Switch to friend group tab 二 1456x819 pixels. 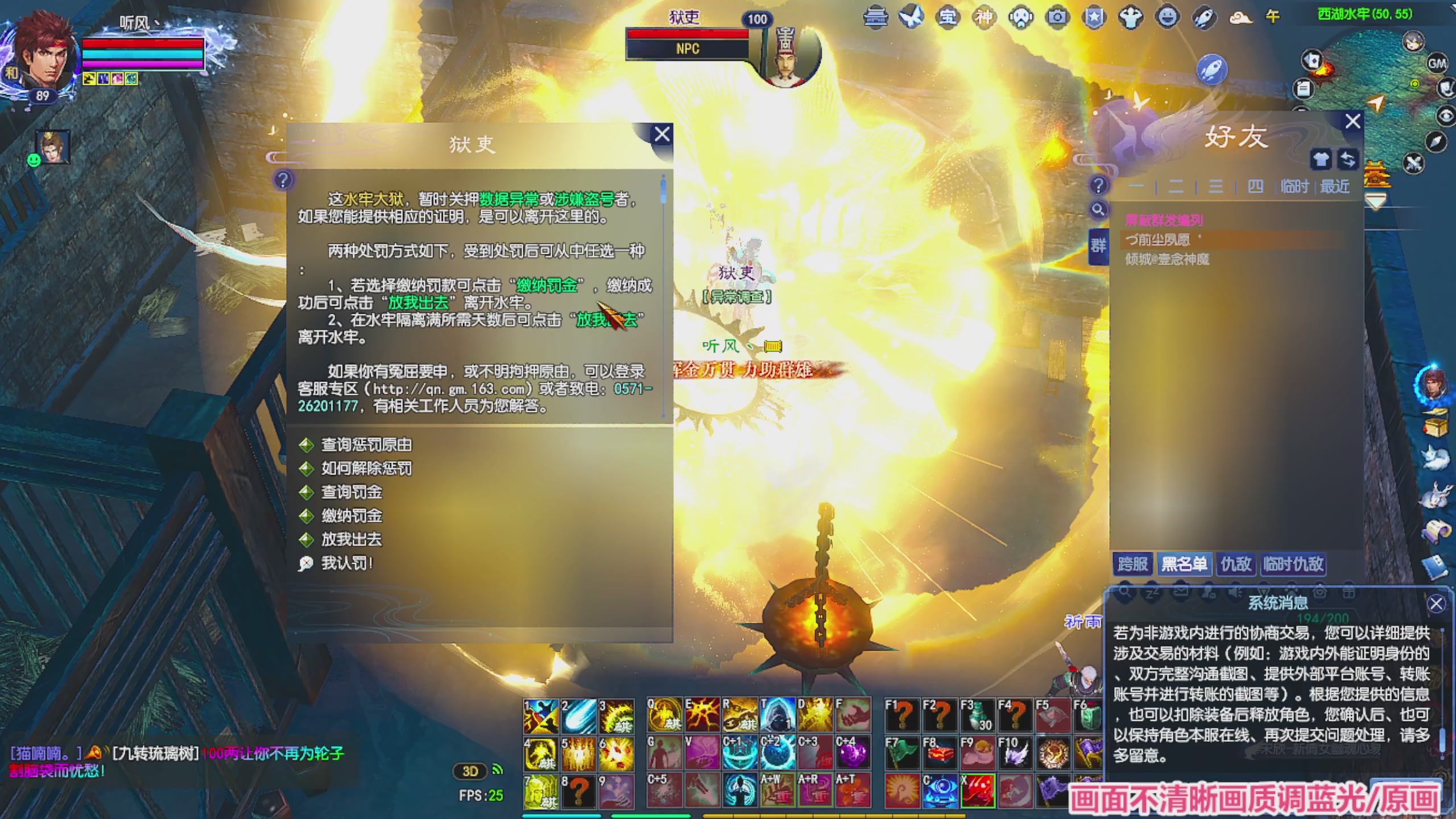1176,186
